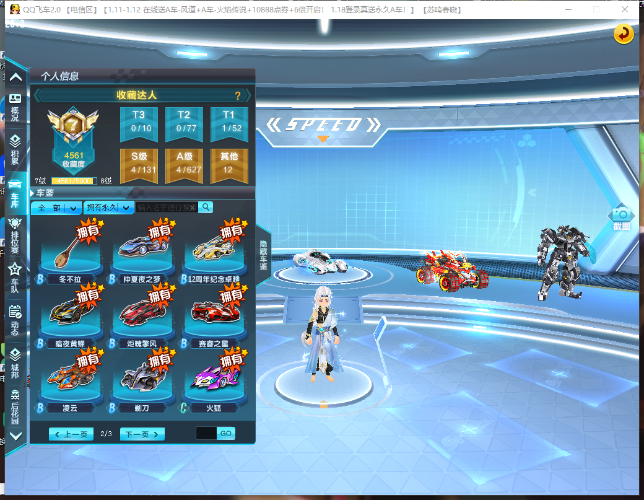
Task: Click the yellow return arrow button
Action: tap(622, 35)
